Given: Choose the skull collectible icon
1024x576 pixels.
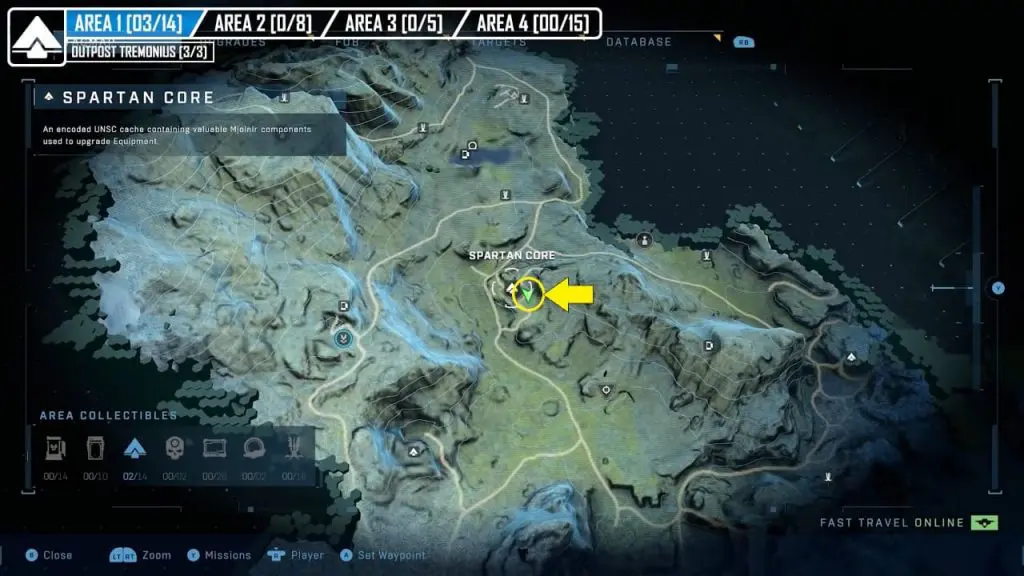Looking at the screenshot, I should [174, 447].
